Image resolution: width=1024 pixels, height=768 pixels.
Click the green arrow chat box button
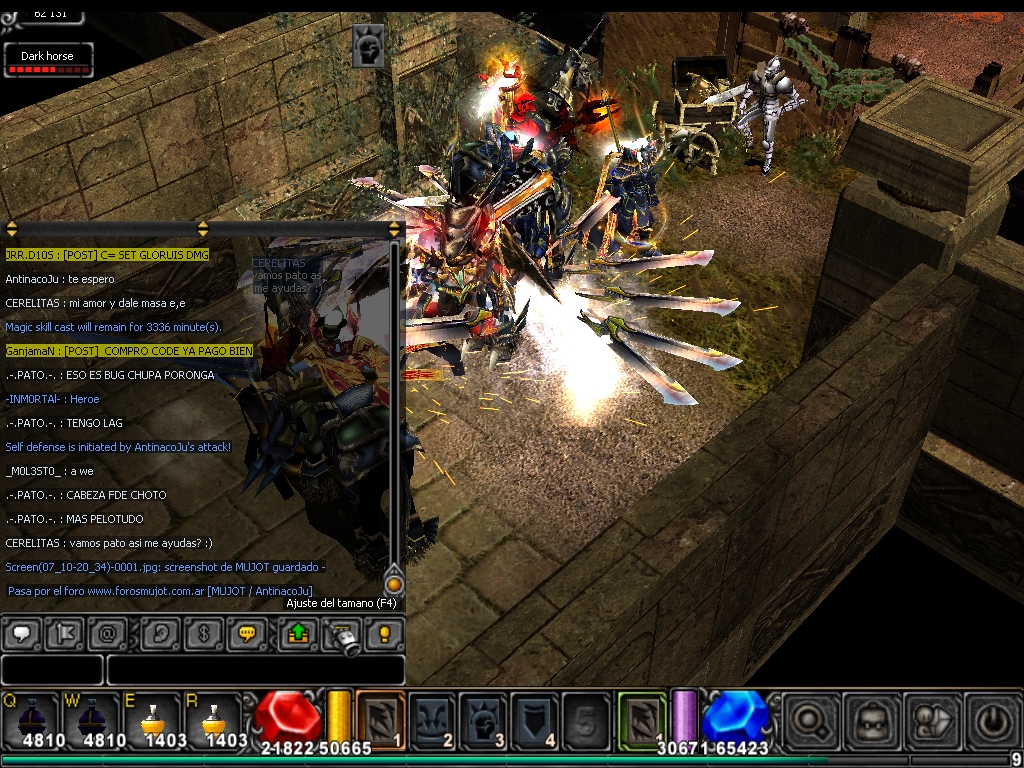(298, 633)
